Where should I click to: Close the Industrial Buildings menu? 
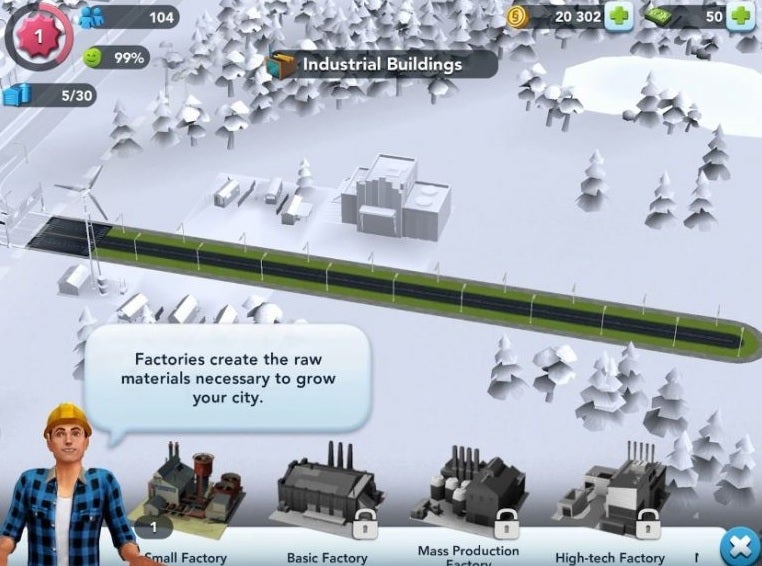(740, 547)
